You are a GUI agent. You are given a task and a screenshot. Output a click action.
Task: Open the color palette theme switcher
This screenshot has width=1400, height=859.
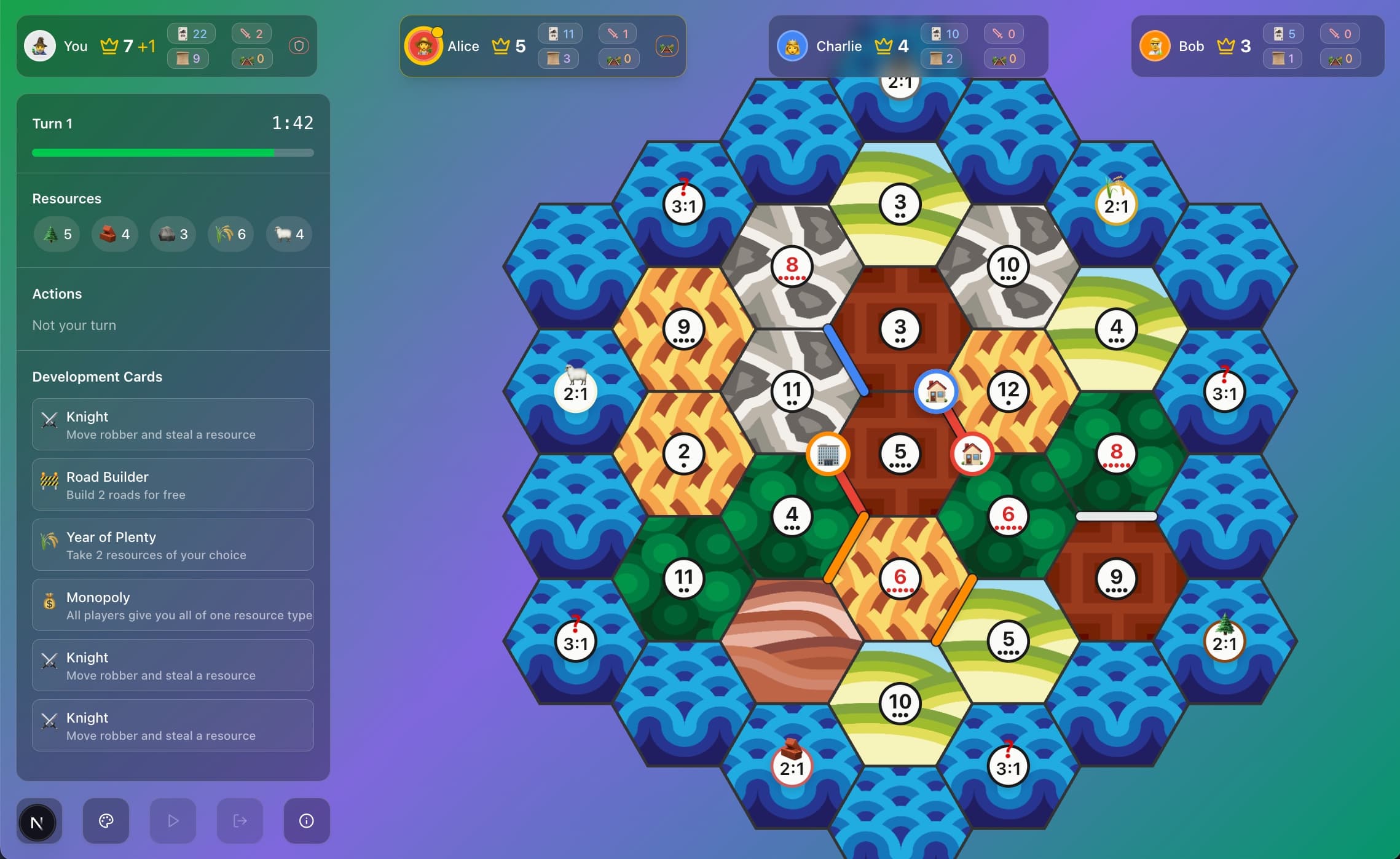(106, 821)
